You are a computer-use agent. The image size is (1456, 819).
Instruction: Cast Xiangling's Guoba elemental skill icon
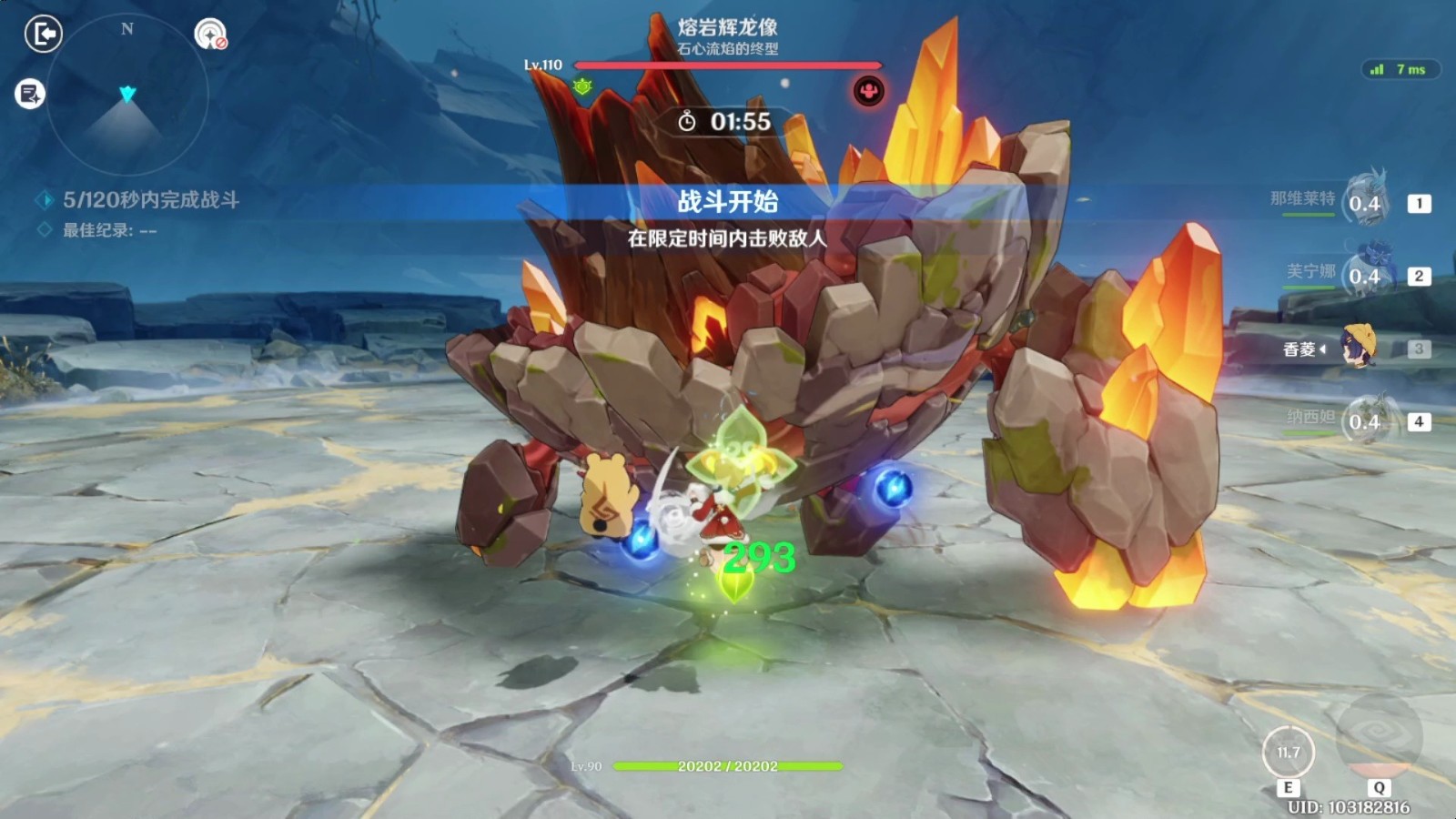click(x=1289, y=753)
